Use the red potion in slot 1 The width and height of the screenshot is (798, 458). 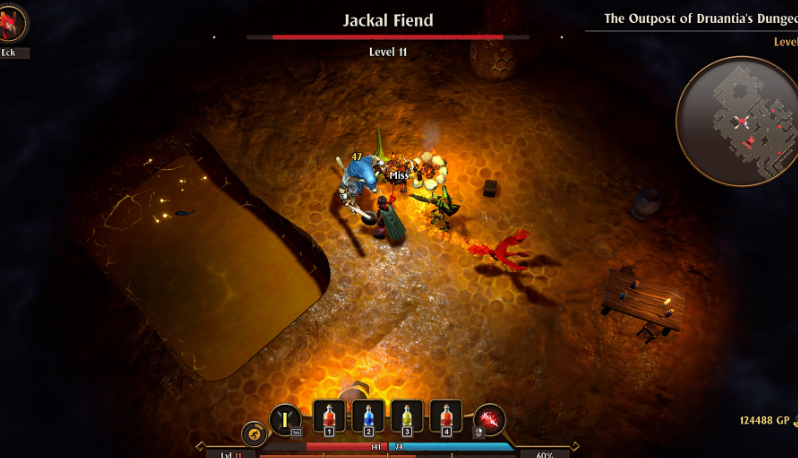[x=329, y=418]
